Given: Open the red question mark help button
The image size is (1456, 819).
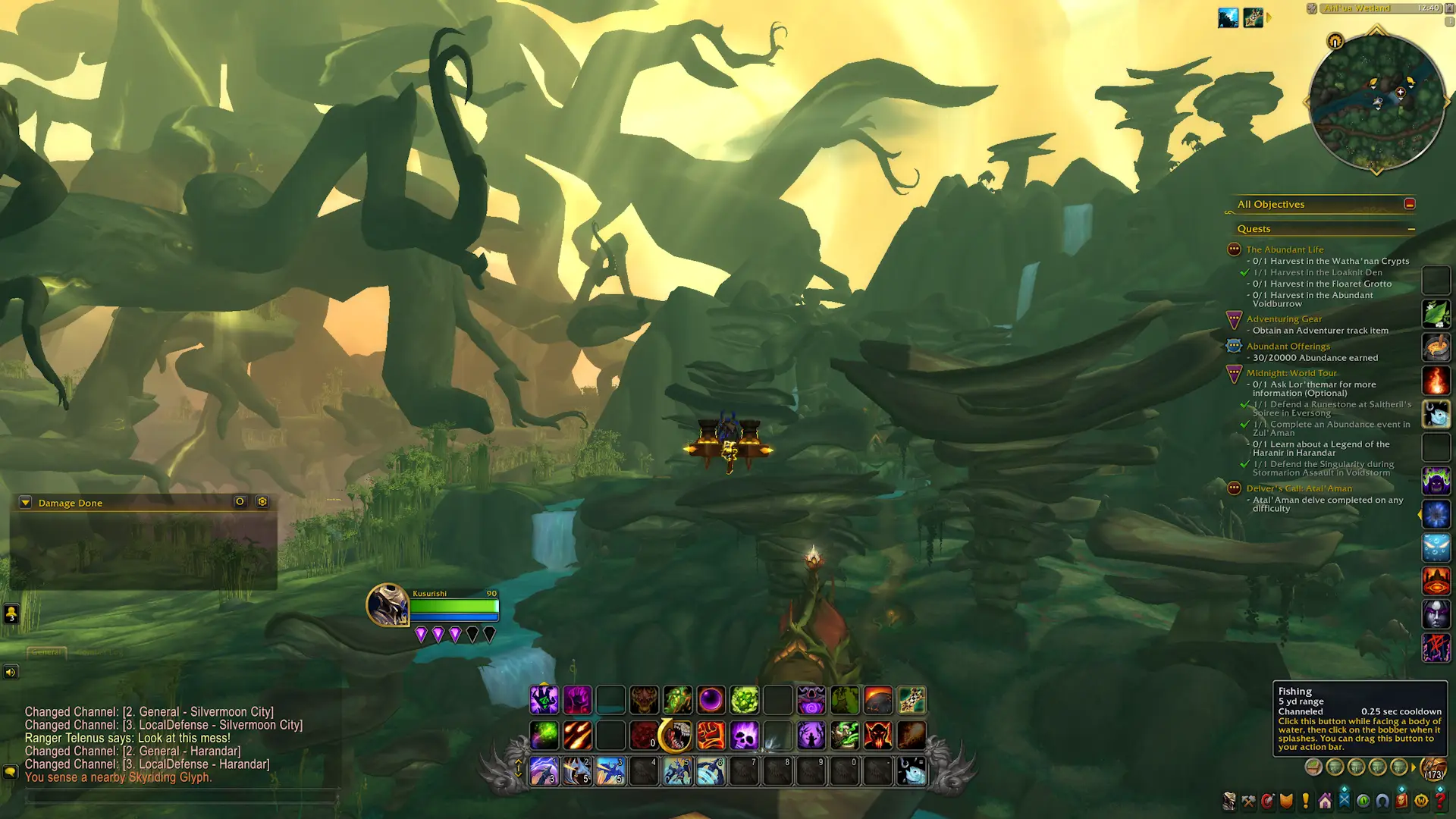Looking at the screenshot, I should (x=1440, y=800).
